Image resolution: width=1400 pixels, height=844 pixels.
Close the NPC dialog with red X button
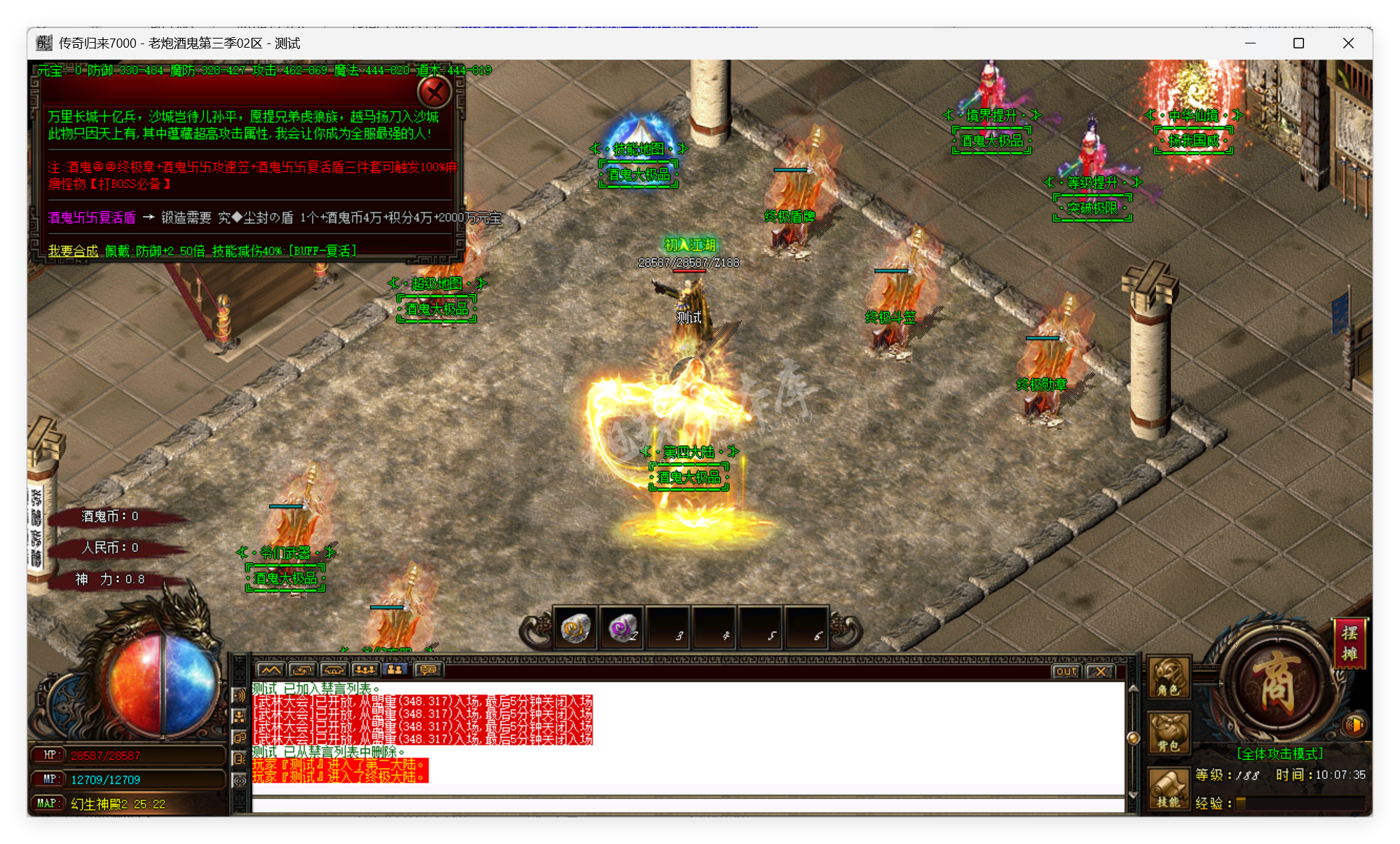click(x=435, y=92)
